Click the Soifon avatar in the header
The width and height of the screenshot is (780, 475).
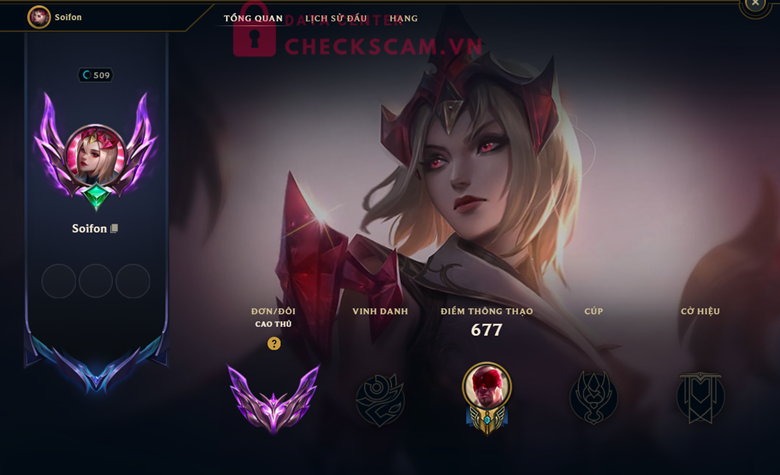pos(39,17)
